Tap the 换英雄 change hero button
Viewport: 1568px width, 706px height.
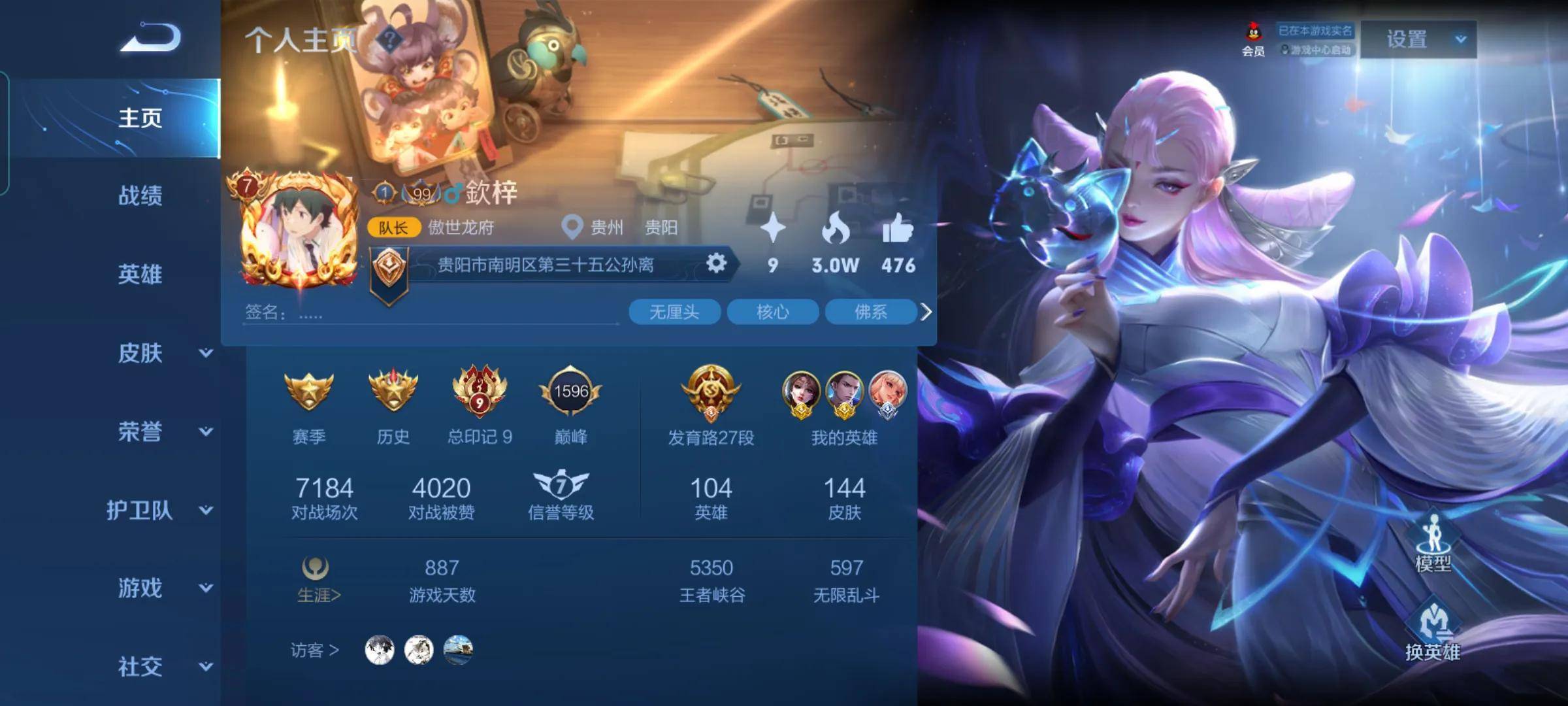(x=1433, y=631)
